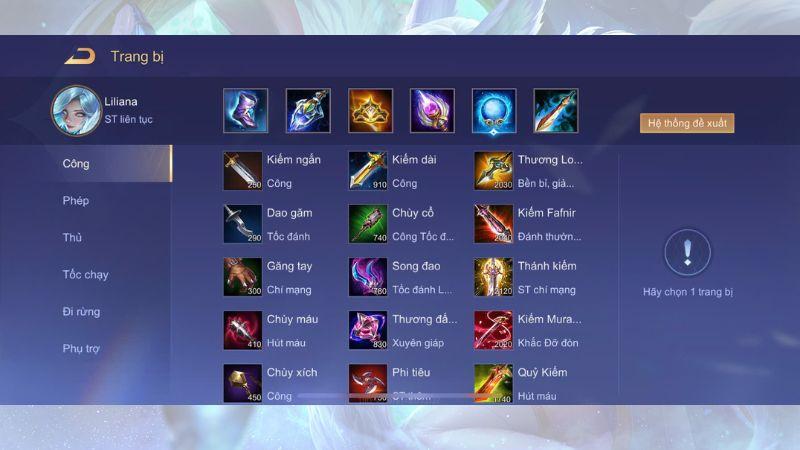Select the Song đao item
The image size is (800, 450).
368,277
